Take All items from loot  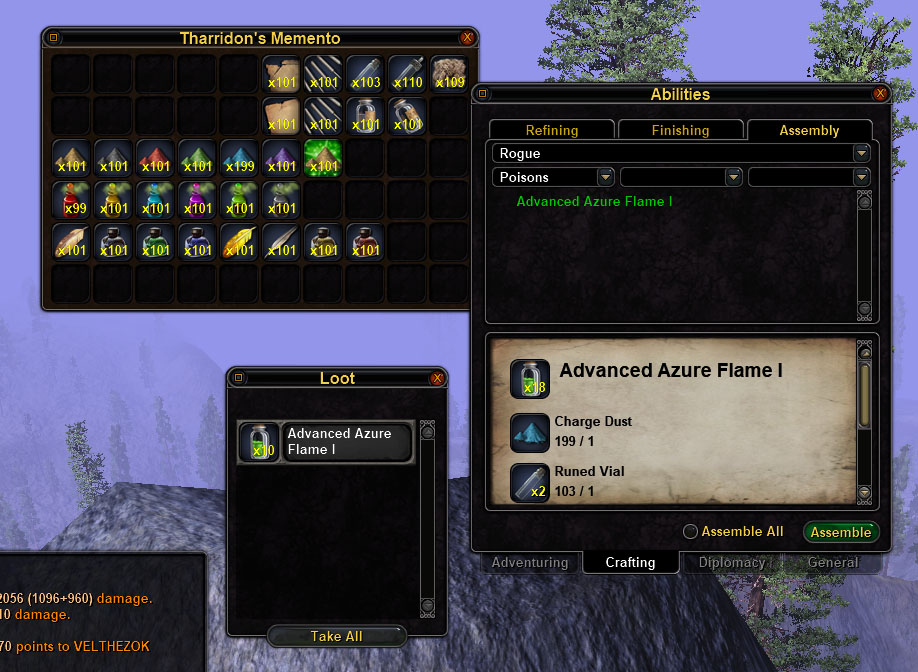coord(336,636)
